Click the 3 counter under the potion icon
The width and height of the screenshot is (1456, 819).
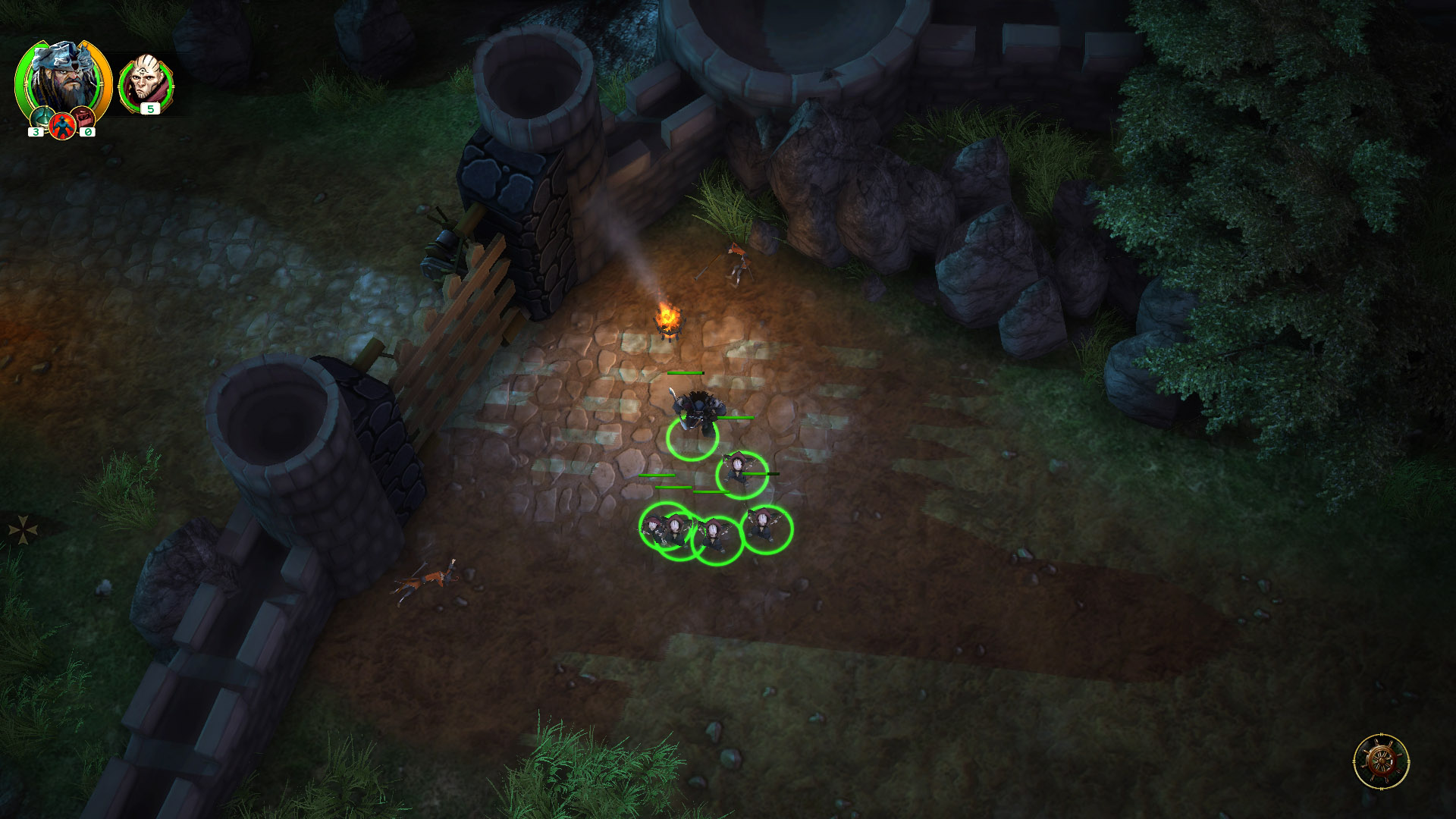coord(36,131)
